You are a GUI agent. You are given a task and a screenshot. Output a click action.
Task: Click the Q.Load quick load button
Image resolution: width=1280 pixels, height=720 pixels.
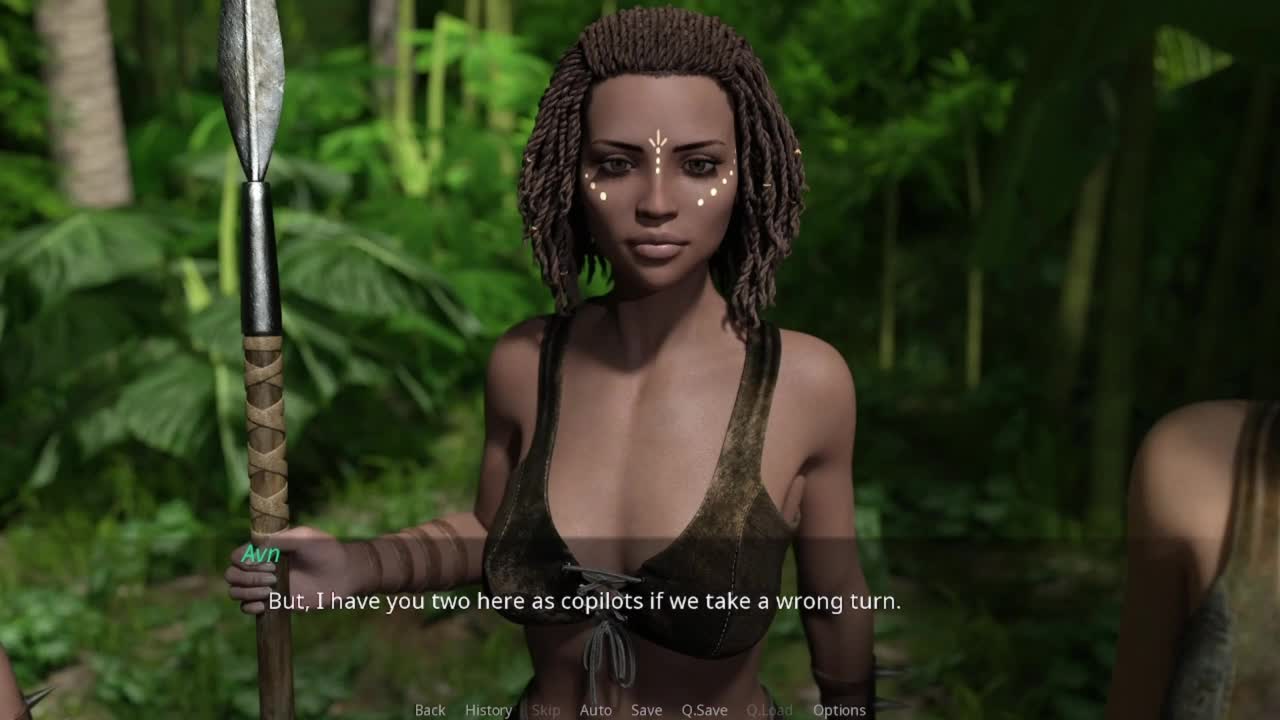[x=769, y=710]
